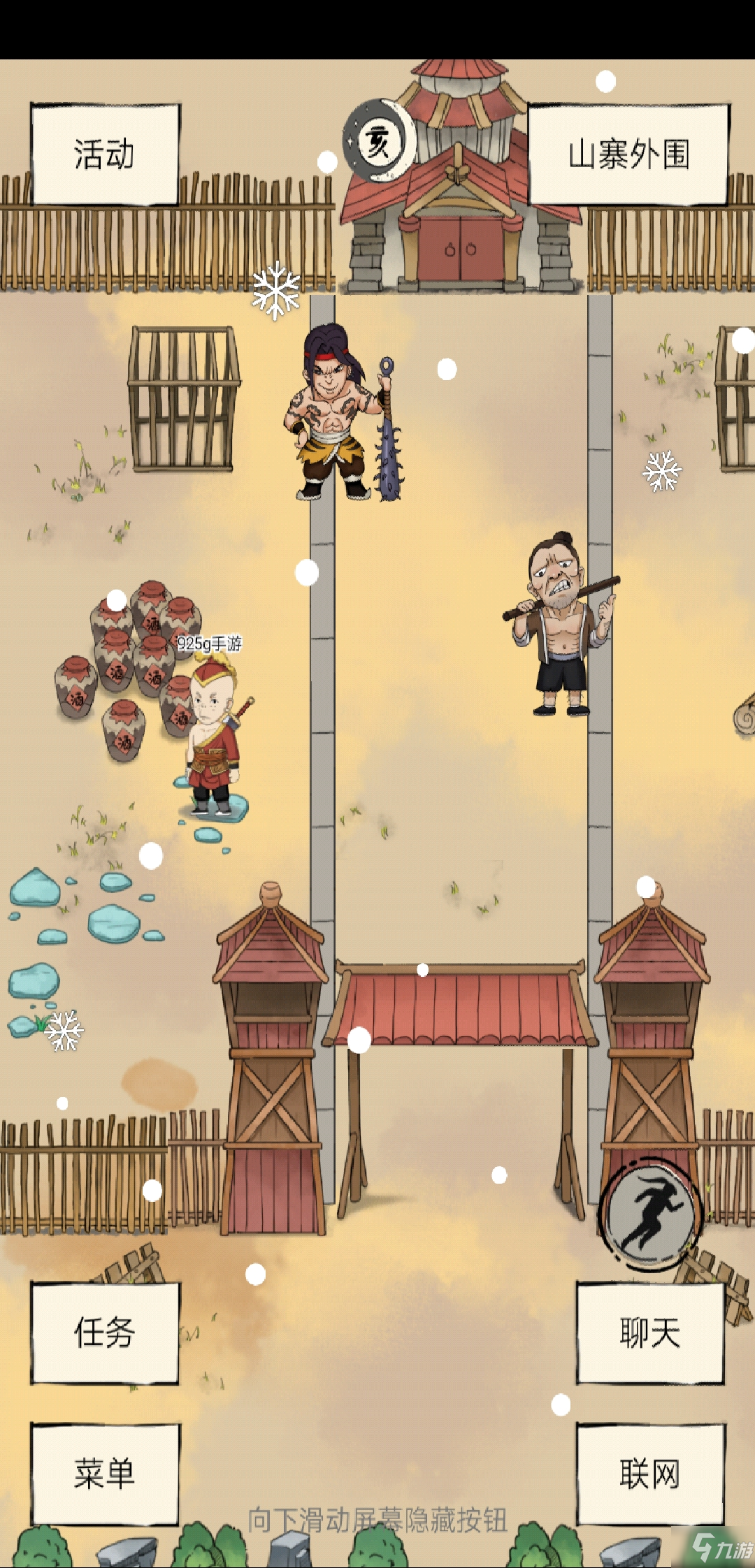Viewport: 755px width, 1568px height.
Task: Open the 活动 events button
Action: pos(105,154)
